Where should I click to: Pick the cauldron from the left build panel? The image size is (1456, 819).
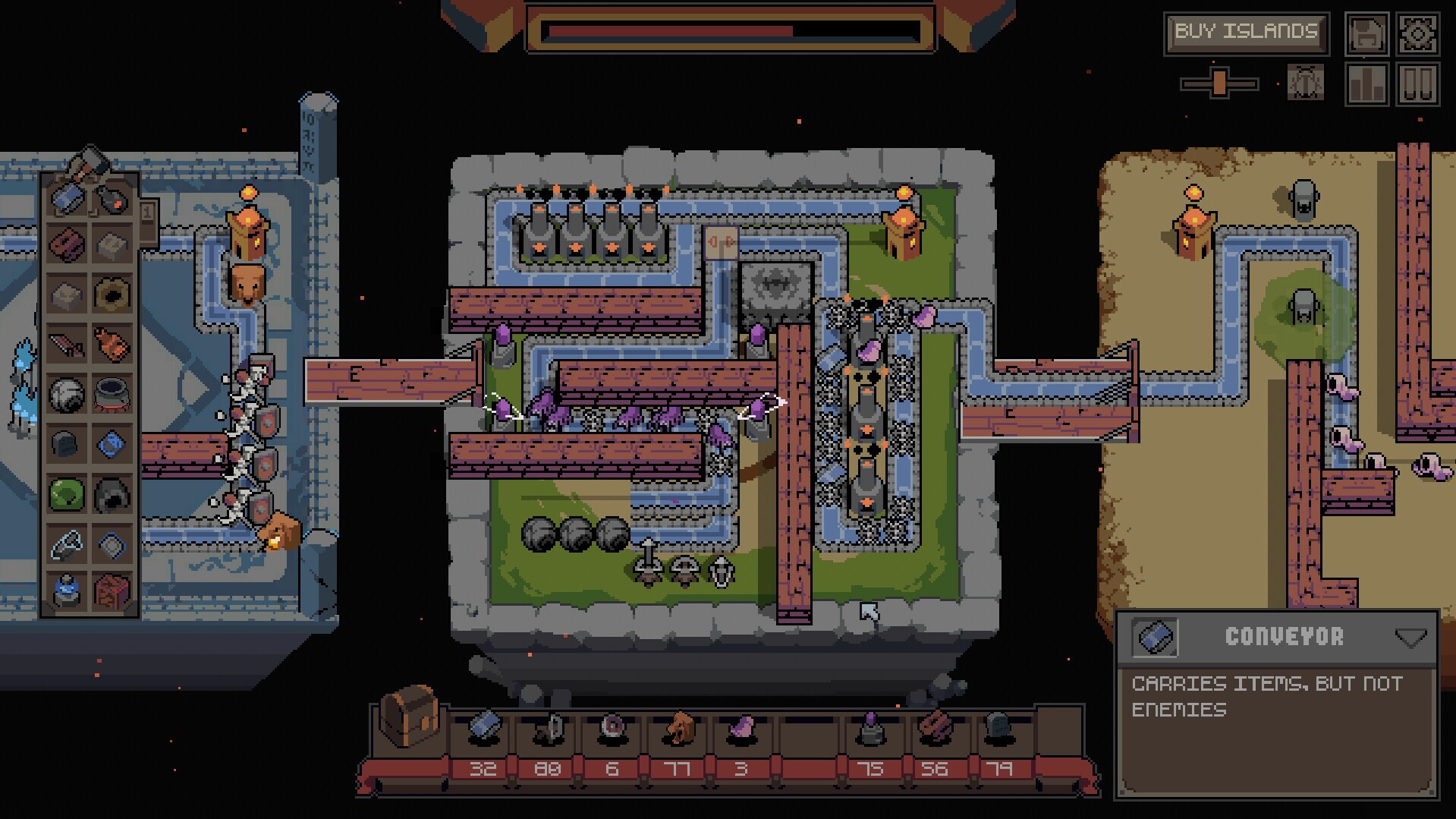(x=112, y=392)
